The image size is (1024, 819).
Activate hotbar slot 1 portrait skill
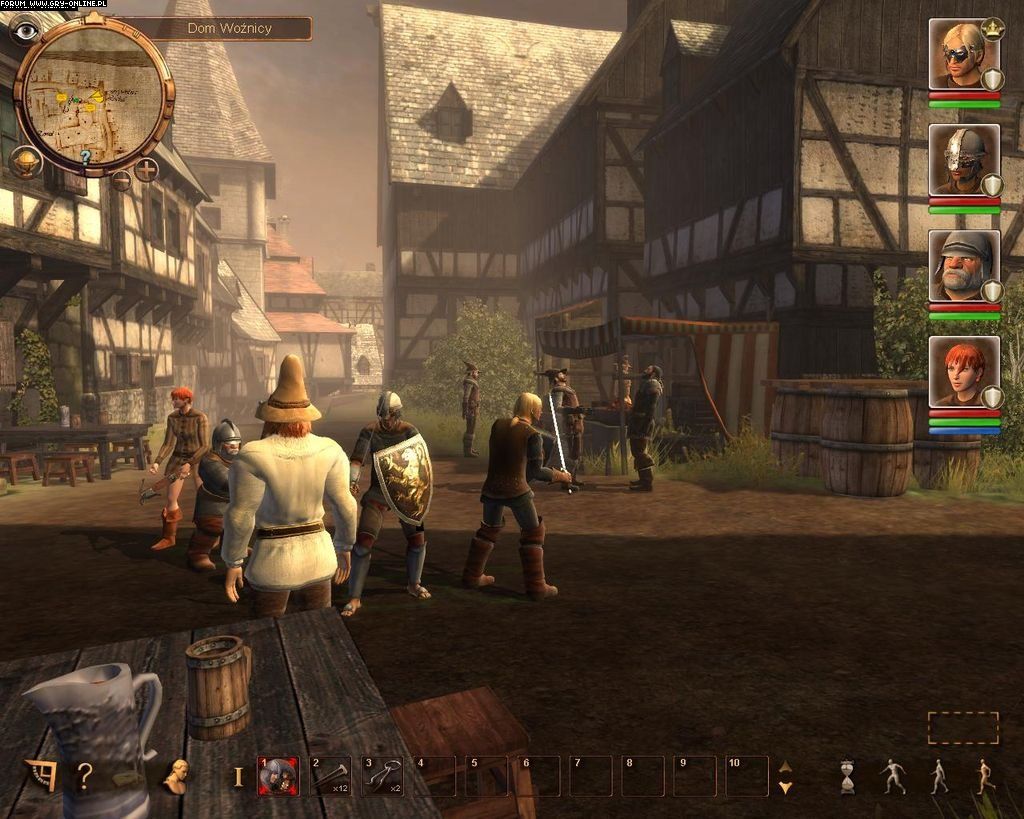point(279,776)
